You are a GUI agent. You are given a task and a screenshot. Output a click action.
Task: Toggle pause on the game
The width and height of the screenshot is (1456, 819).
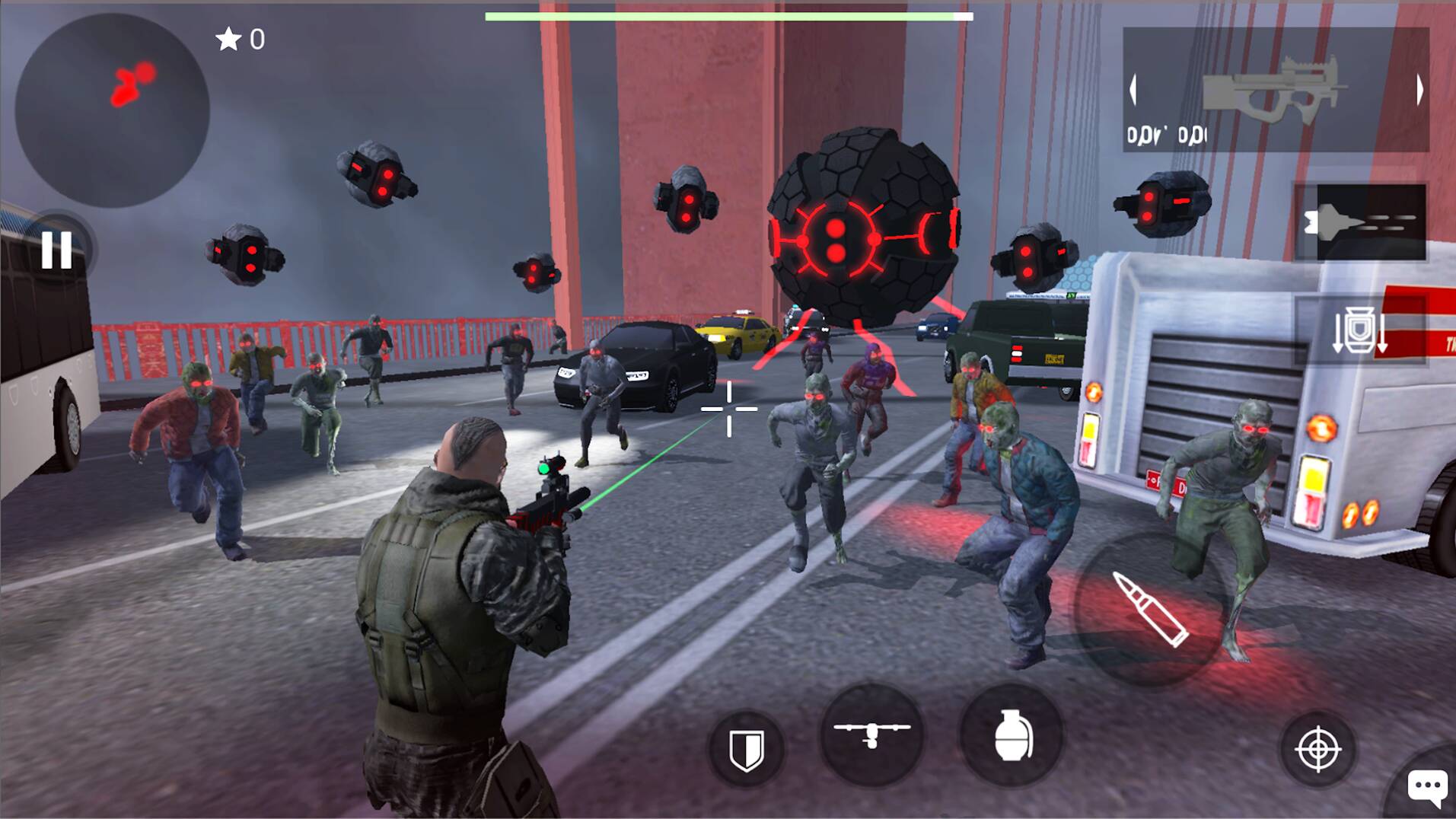tap(57, 251)
